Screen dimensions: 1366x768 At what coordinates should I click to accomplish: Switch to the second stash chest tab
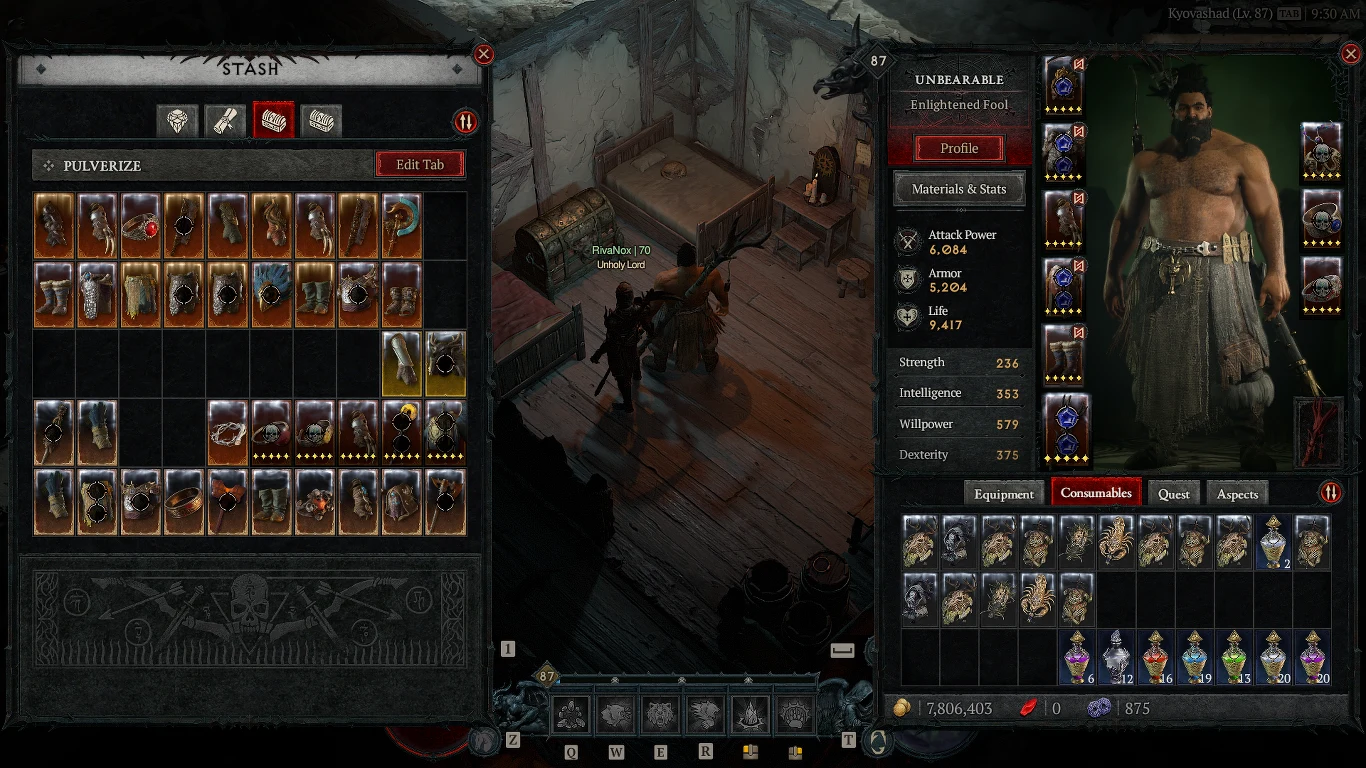(x=321, y=120)
